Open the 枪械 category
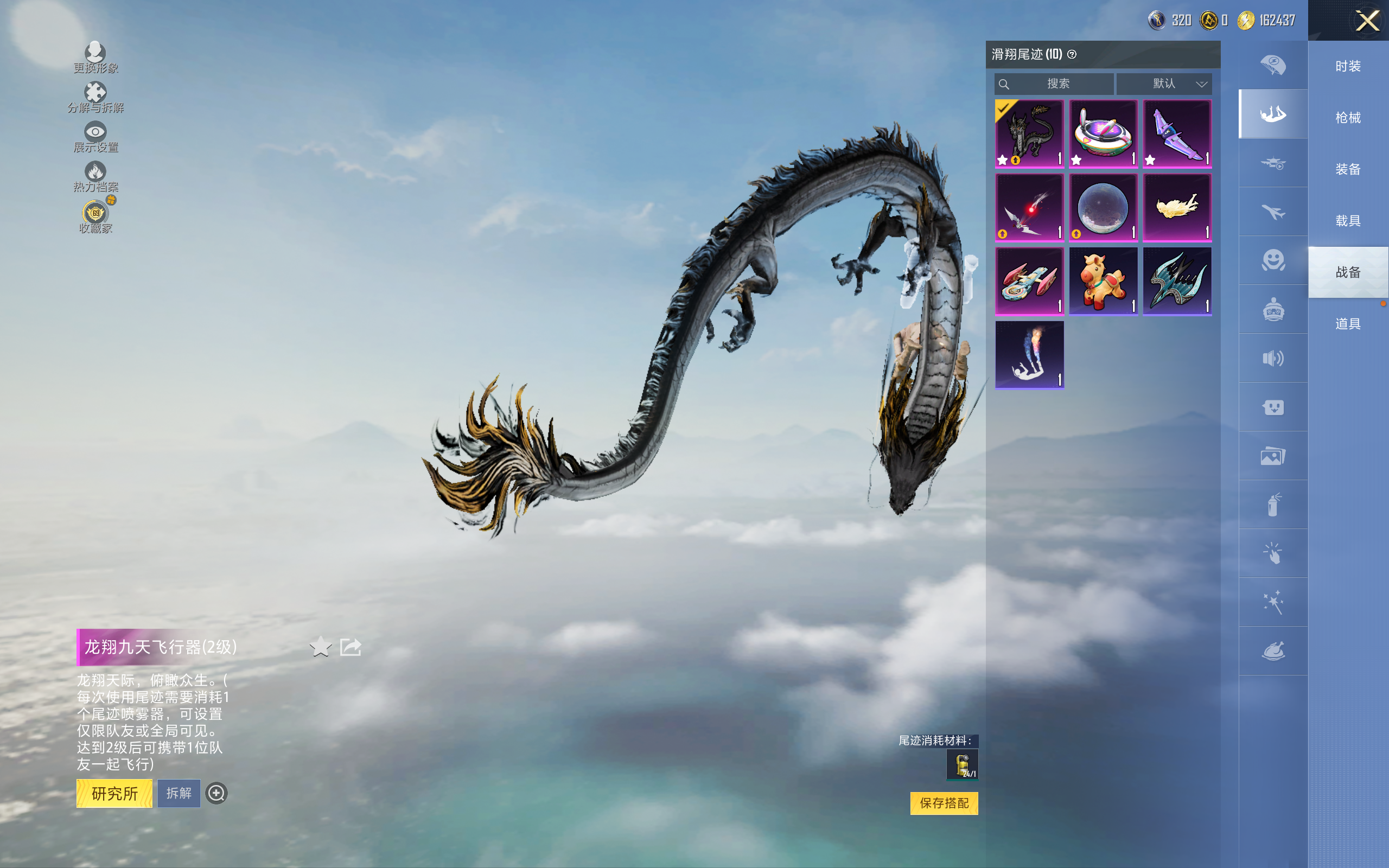This screenshot has width=1389, height=868. 1348,118
